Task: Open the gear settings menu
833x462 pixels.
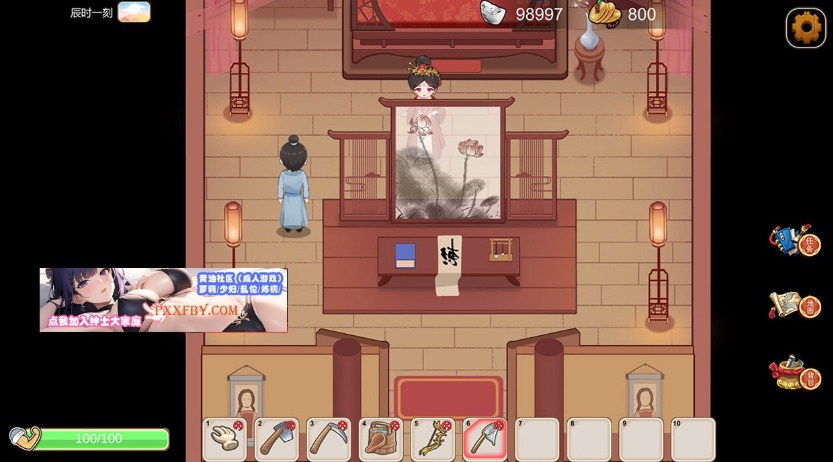Action: pos(806,28)
